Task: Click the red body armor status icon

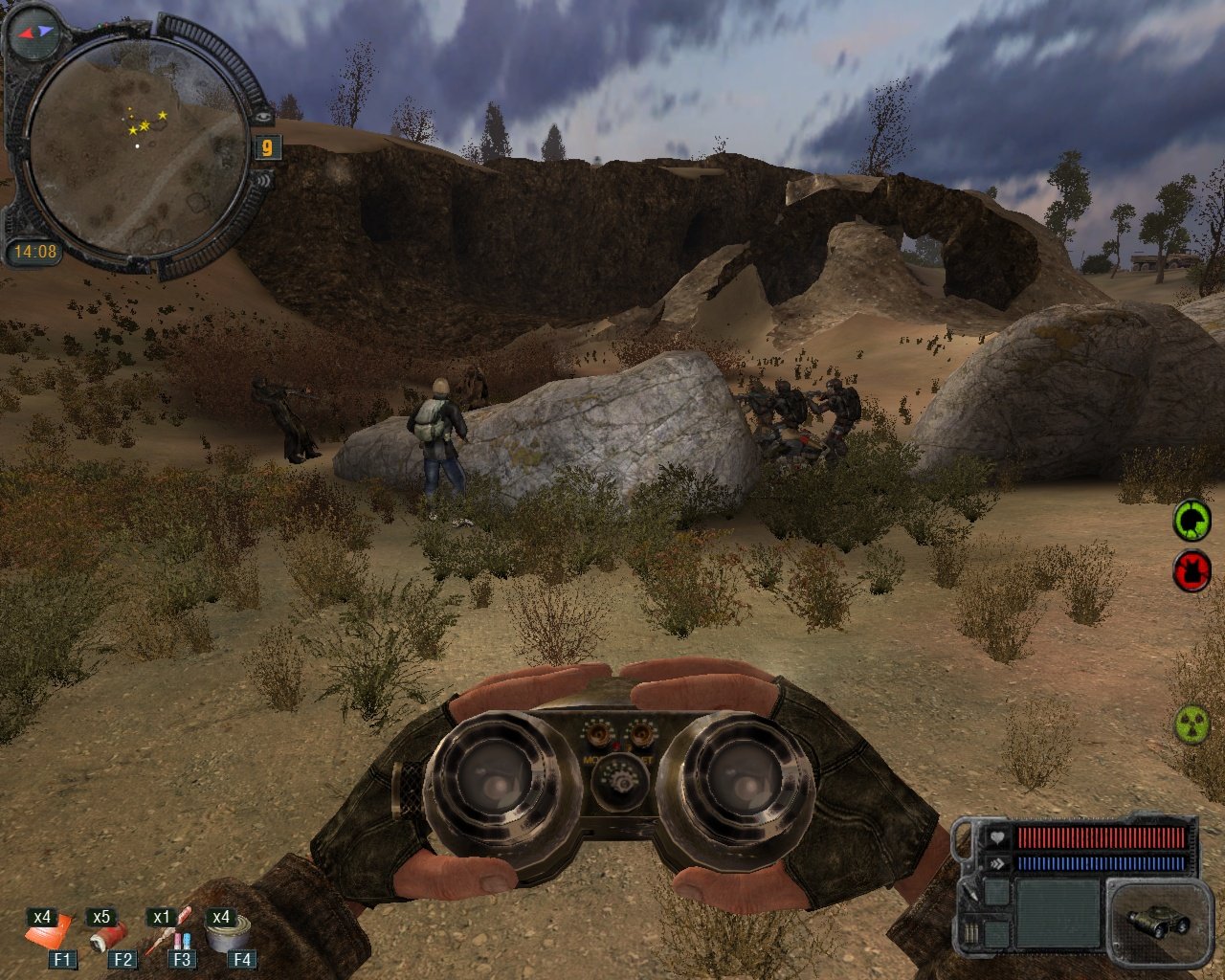Action: click(x=1192, y=571)
